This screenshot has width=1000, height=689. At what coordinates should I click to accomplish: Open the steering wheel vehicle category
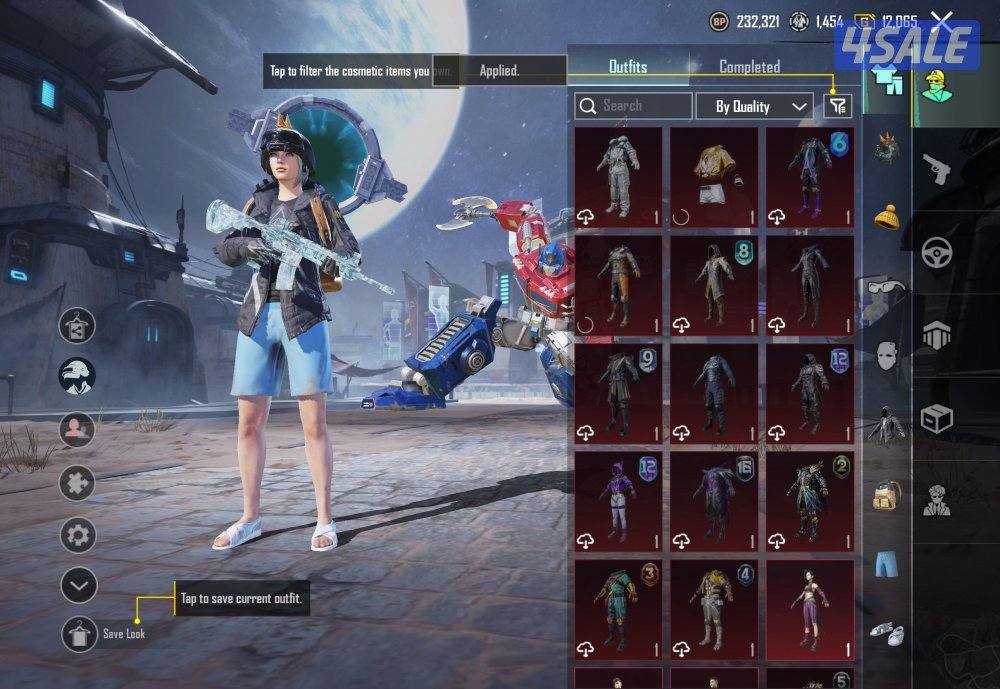937,251
